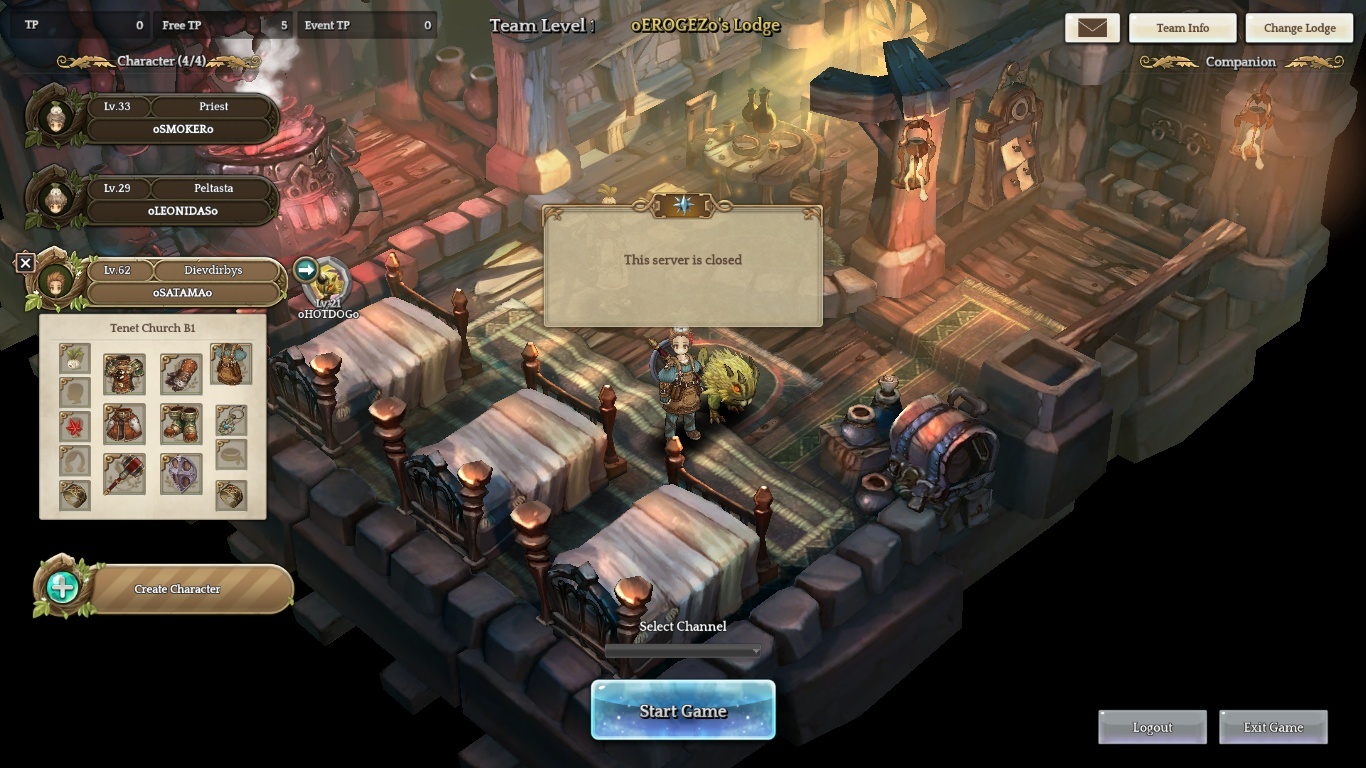
Task: Create a new character
Action: coord(177,589)
